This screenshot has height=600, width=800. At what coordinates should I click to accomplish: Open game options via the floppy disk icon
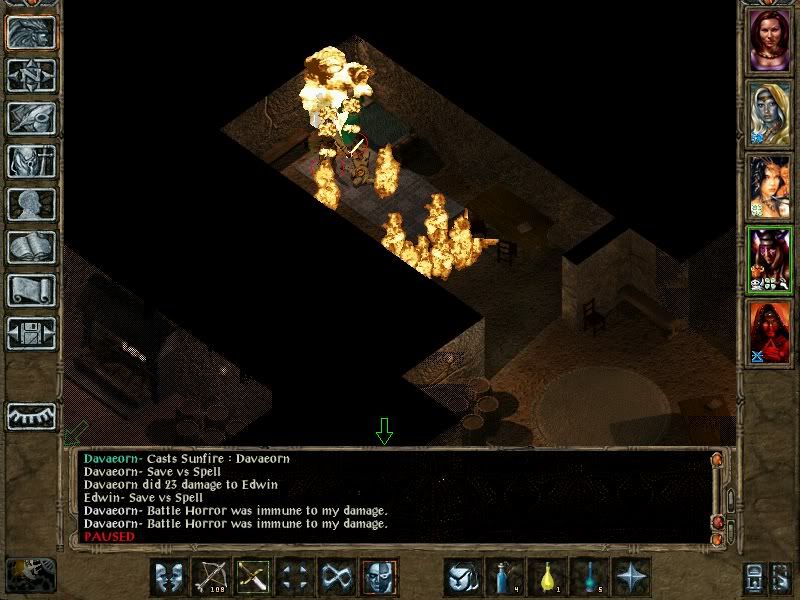pos(31,333)
